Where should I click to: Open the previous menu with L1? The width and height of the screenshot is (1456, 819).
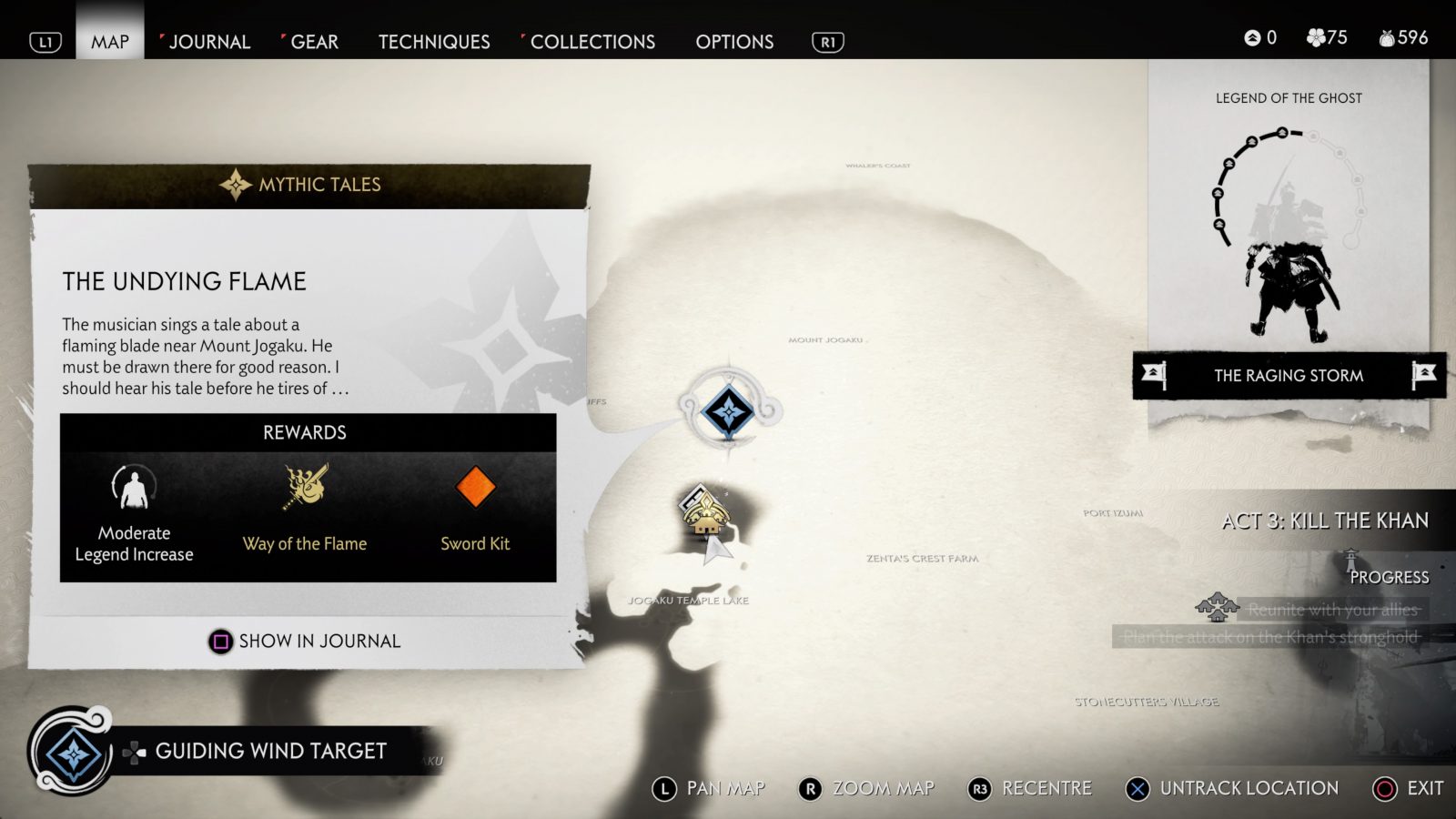coord(45,41)
